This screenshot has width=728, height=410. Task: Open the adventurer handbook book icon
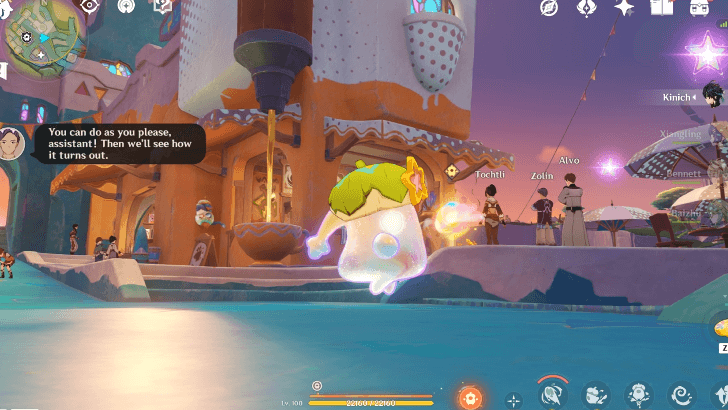[x=661, y=8]
